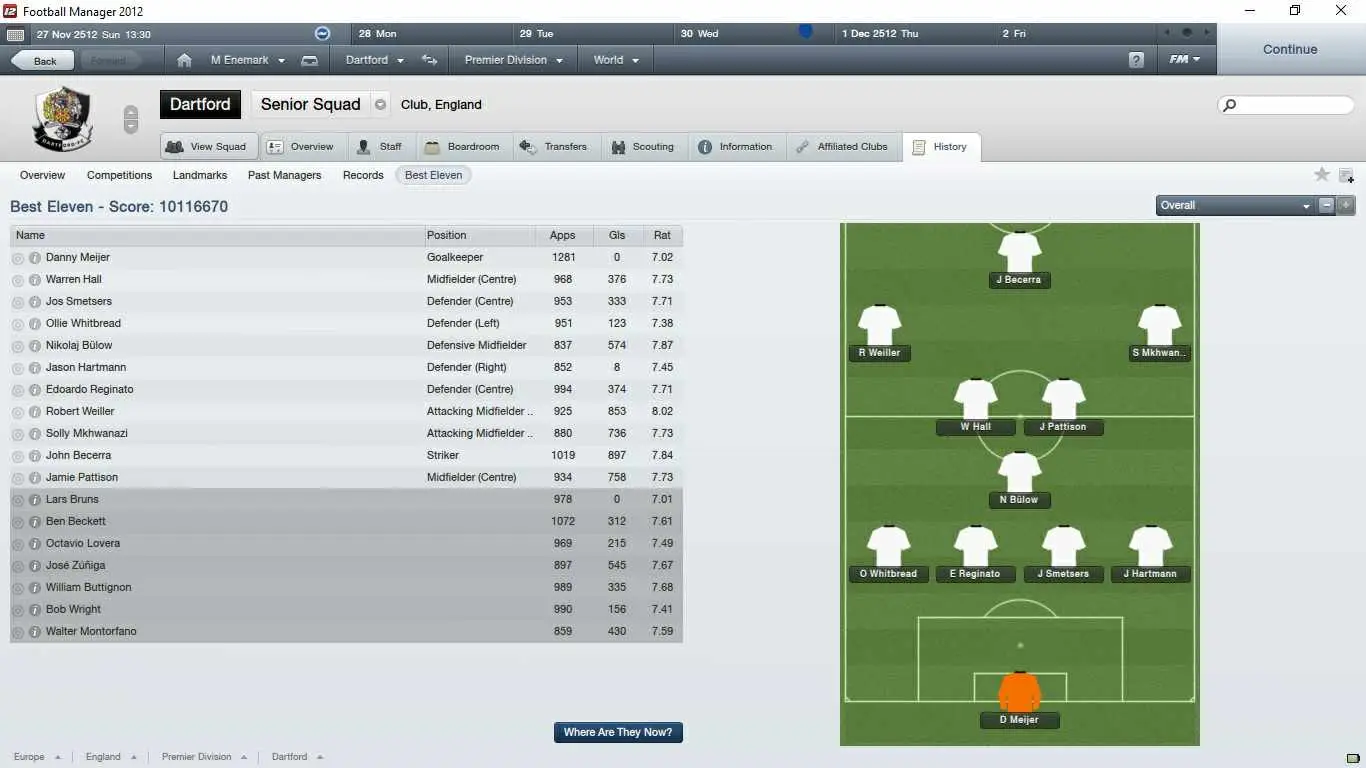Click the minus stepper beside the Overall dropdown
Screen dimensions: 1366x768
(x=1327, y=205)
